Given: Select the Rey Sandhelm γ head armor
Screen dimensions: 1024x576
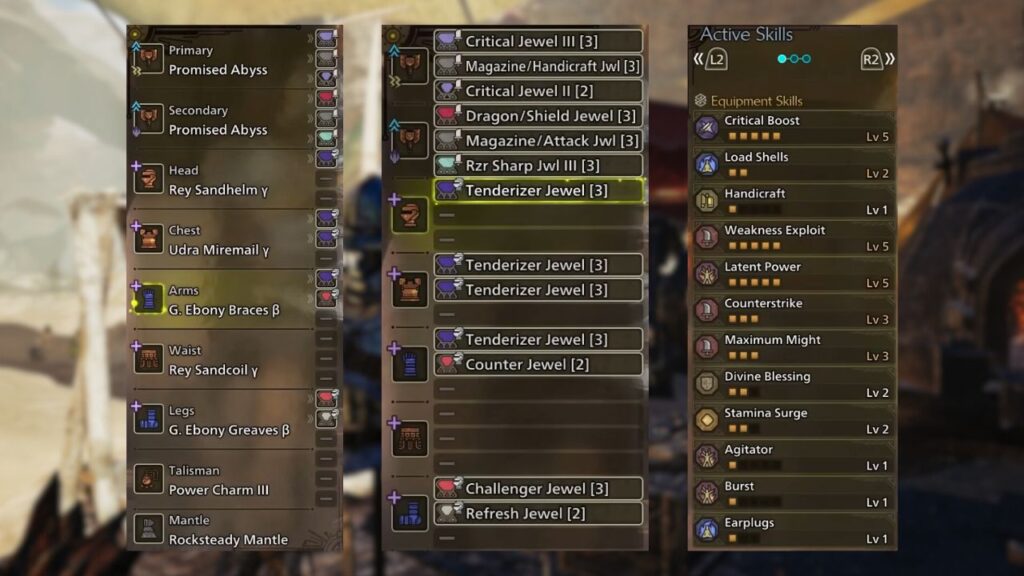Looking at the screenshot, I should pos(218,181).
